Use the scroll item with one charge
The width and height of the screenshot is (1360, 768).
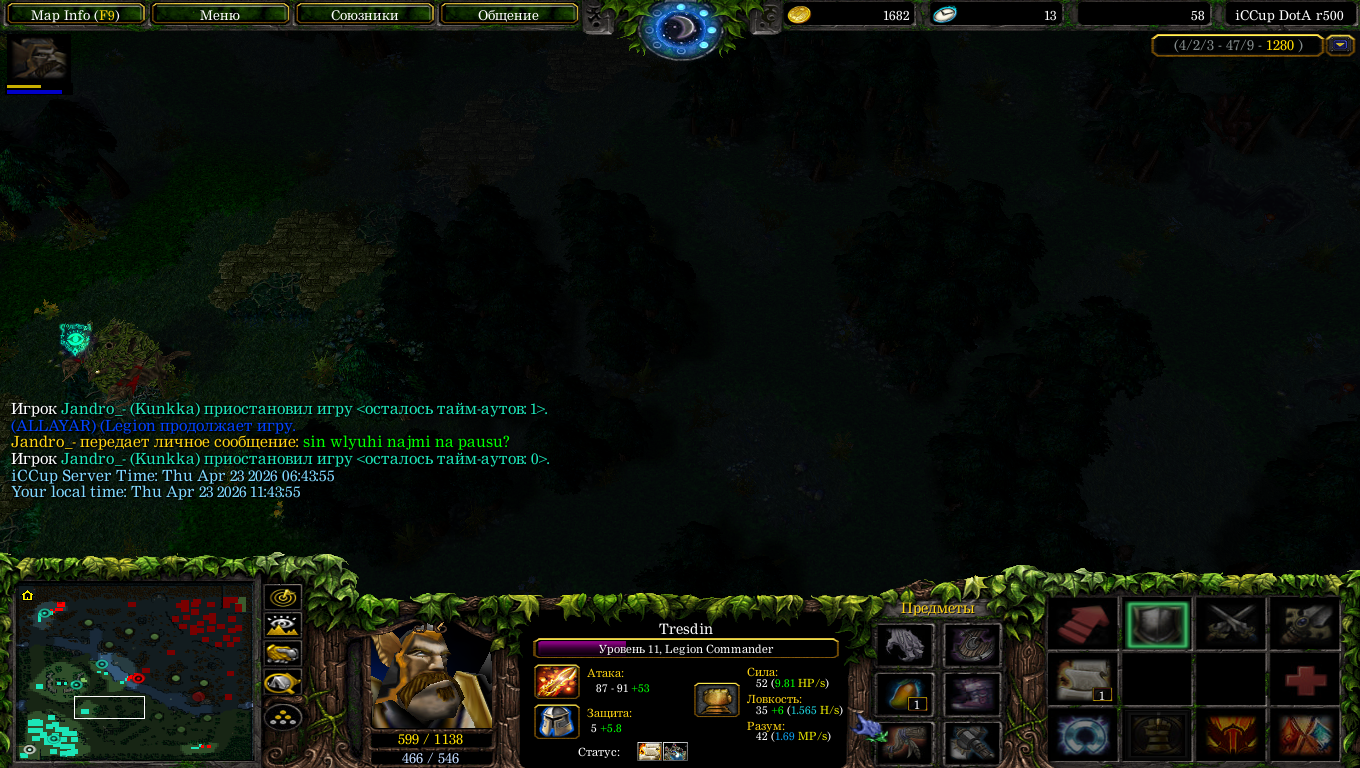(x=1085, y=680)
